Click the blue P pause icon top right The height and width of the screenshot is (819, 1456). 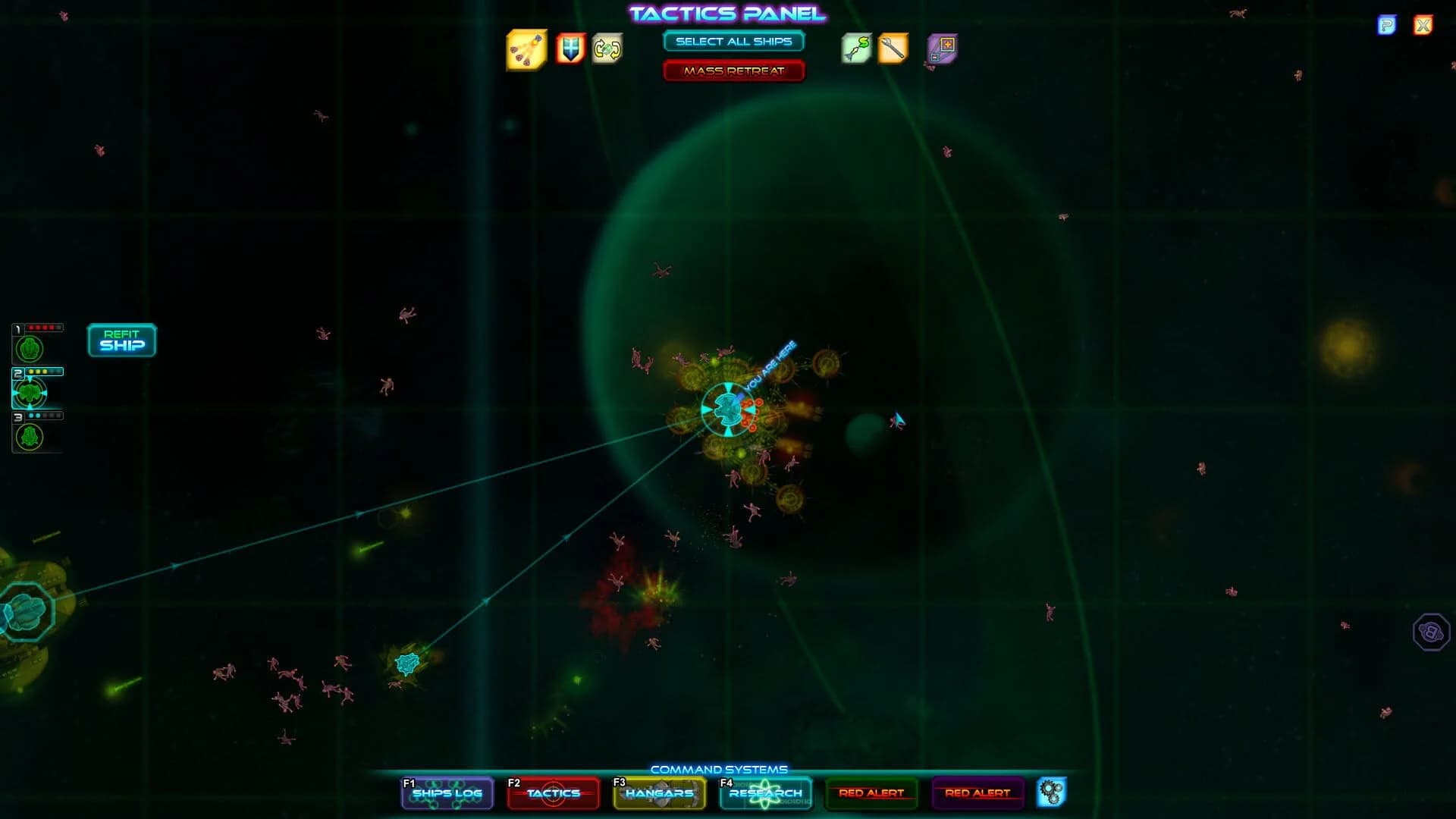pos(1388,25)
